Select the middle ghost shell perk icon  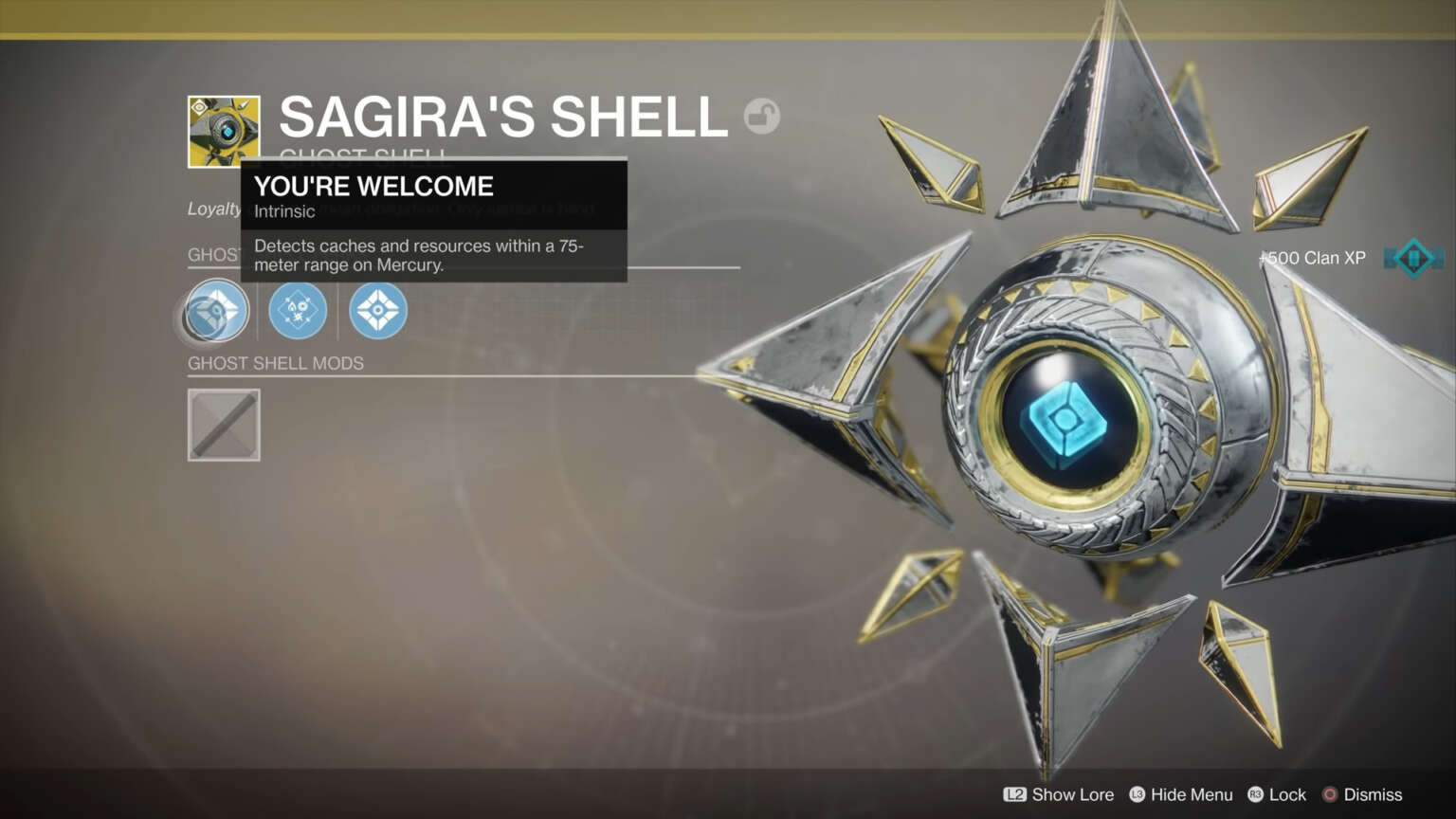tap(298, 310)
